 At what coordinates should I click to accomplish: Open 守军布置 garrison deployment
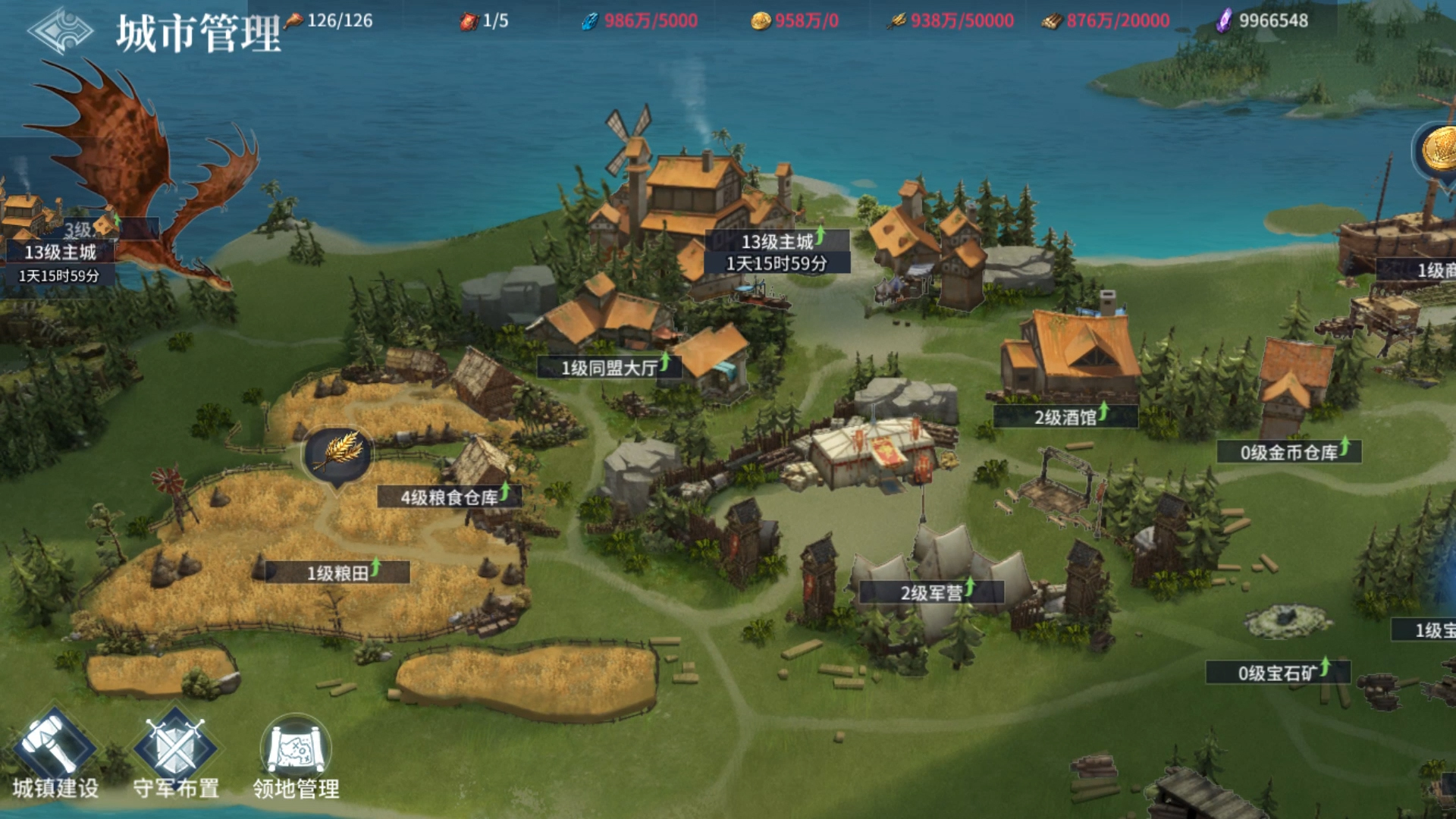[176, 755]
